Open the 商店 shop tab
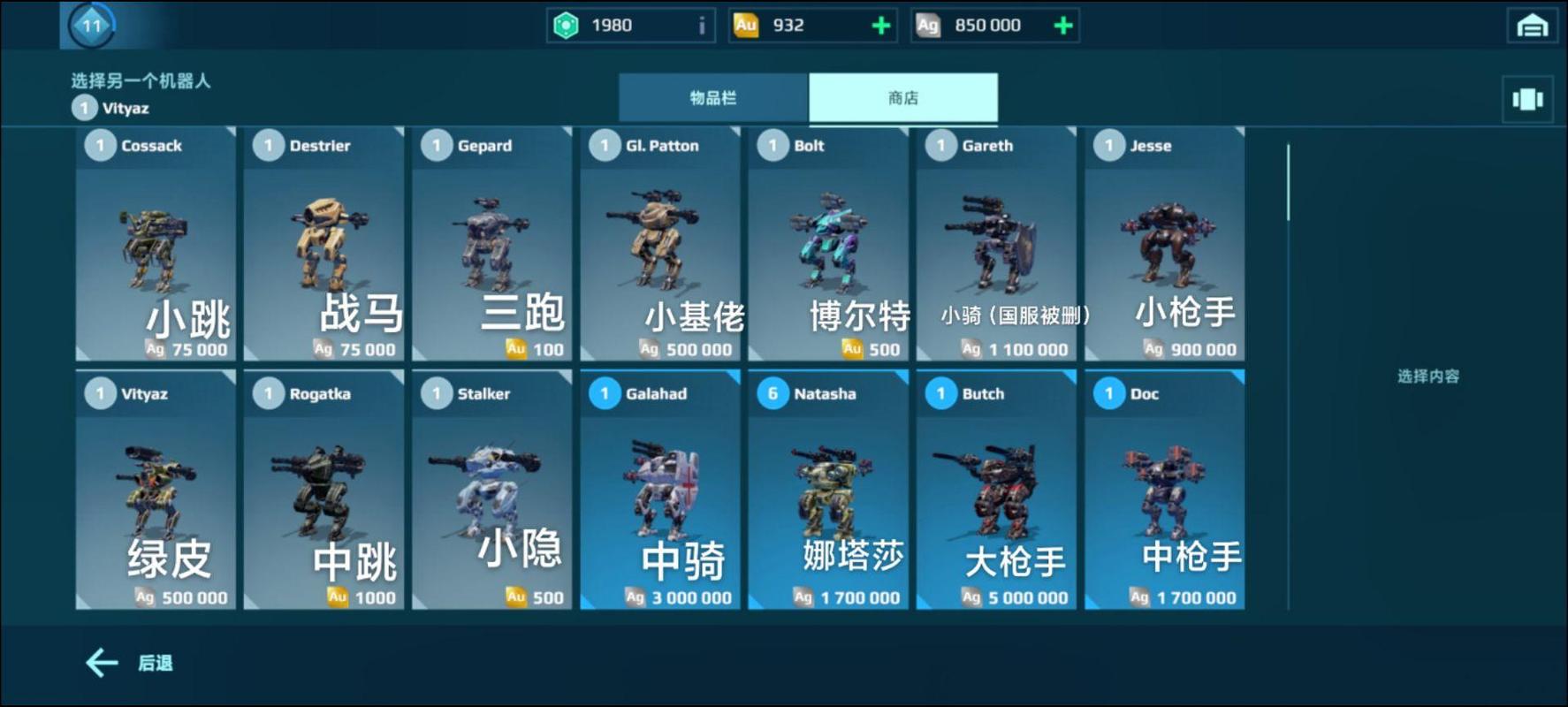Image resolution: width=1568 pixels, height=707 pixels. [x=903, y=98]
